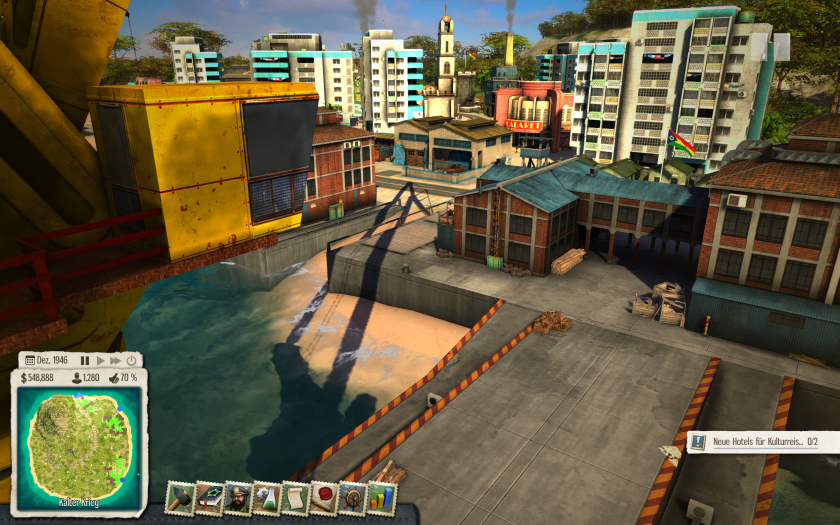Open the constitution book stamp
This screenshot has width=840, height=525.
209,497
